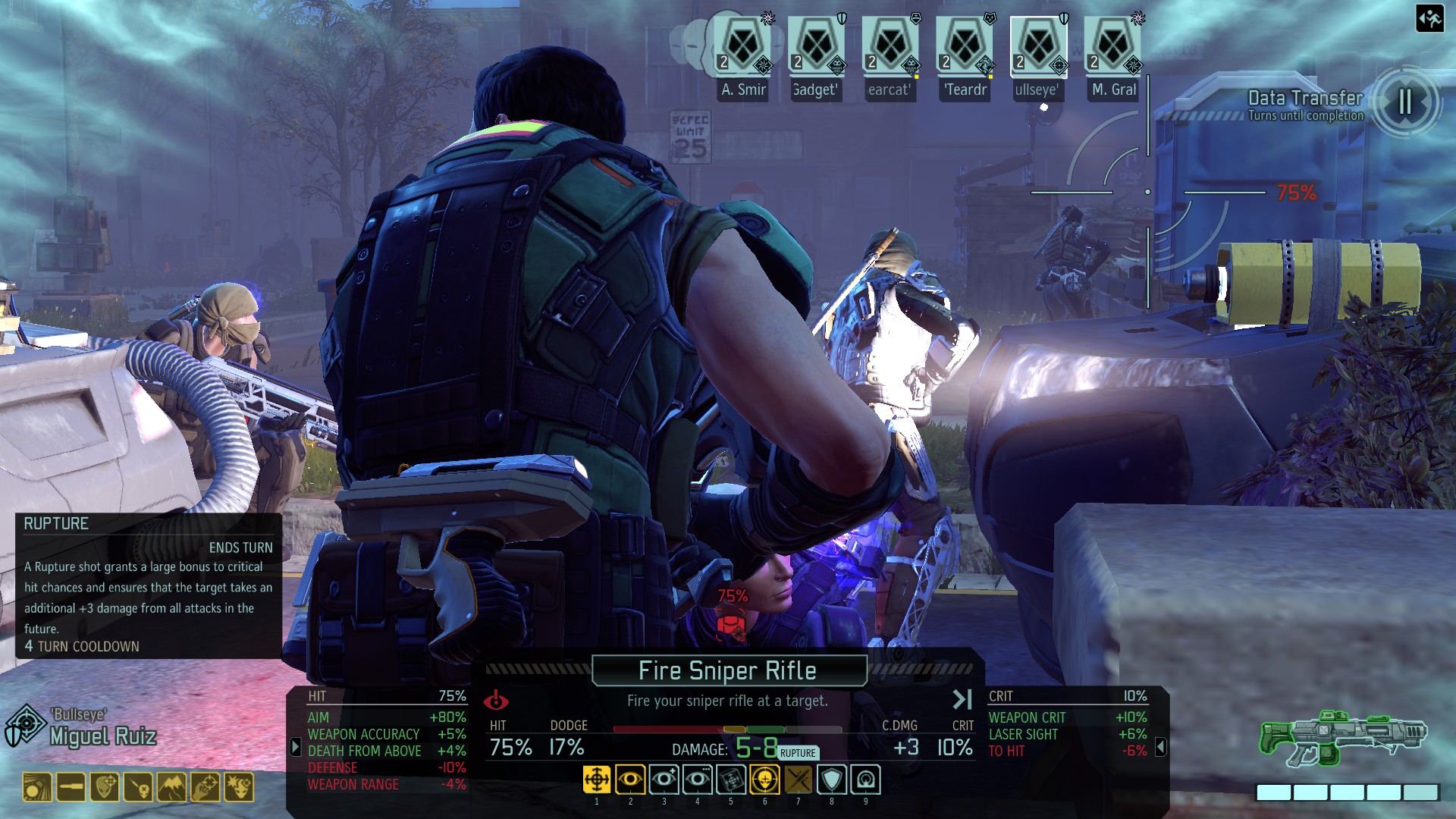
Task: Select the ninth arch-shaped ability icon
Action: [865, 780]
